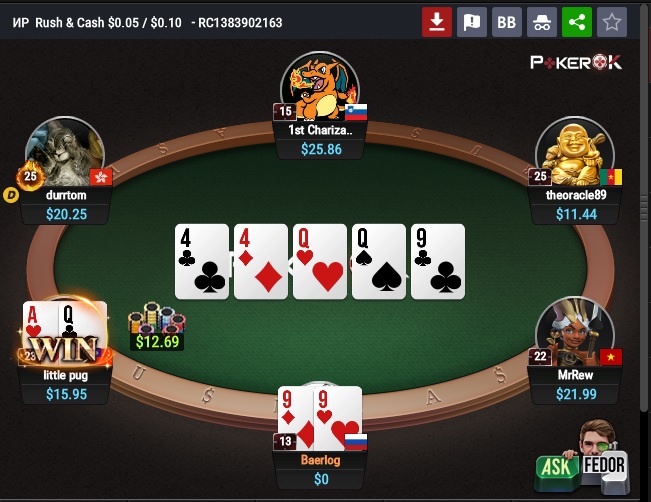Share the hand with the green button
Image resolution: width=651 pixels, height=502 pixels.
[577, 21]
